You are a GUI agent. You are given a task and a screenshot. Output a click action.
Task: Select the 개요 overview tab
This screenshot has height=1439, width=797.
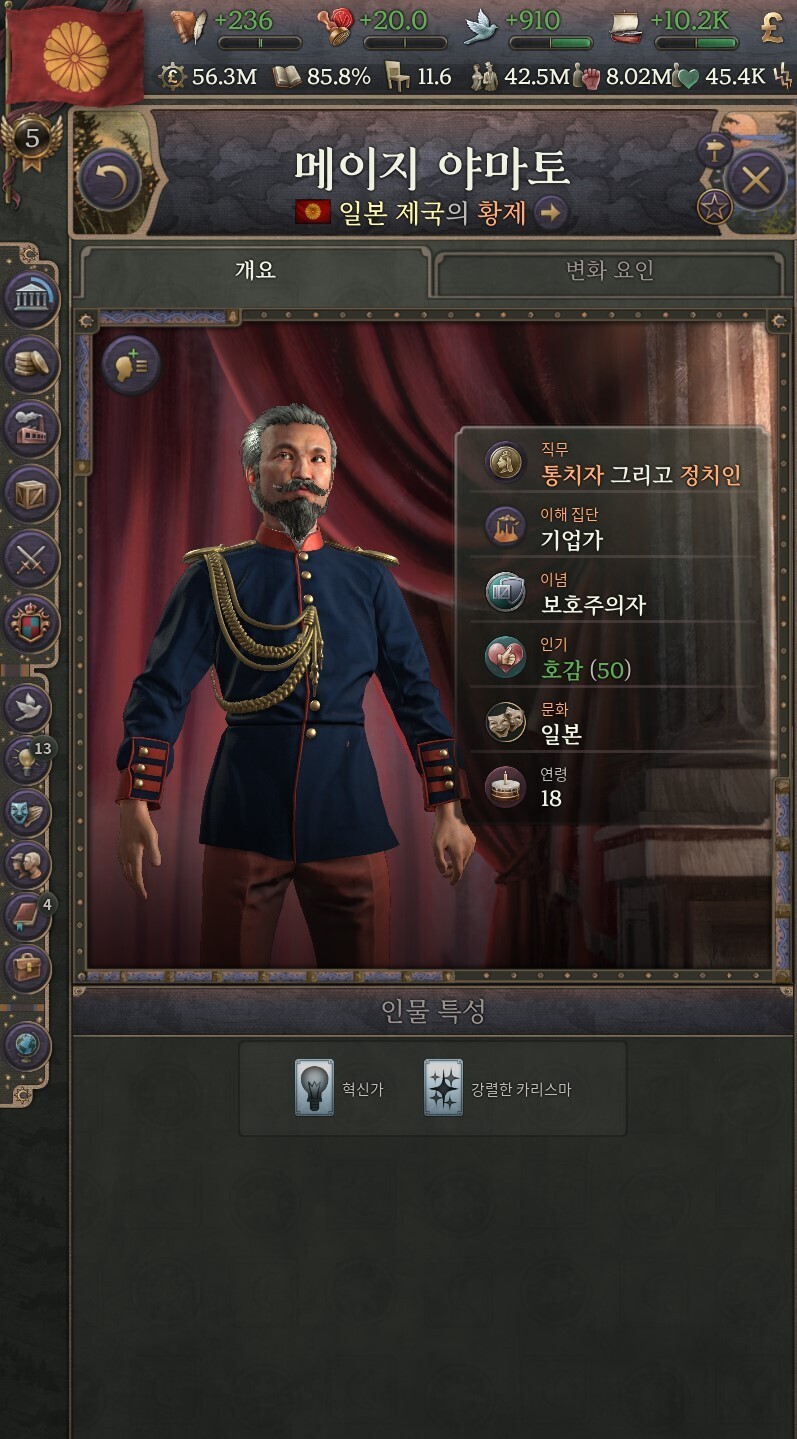[x=255, y=271]
